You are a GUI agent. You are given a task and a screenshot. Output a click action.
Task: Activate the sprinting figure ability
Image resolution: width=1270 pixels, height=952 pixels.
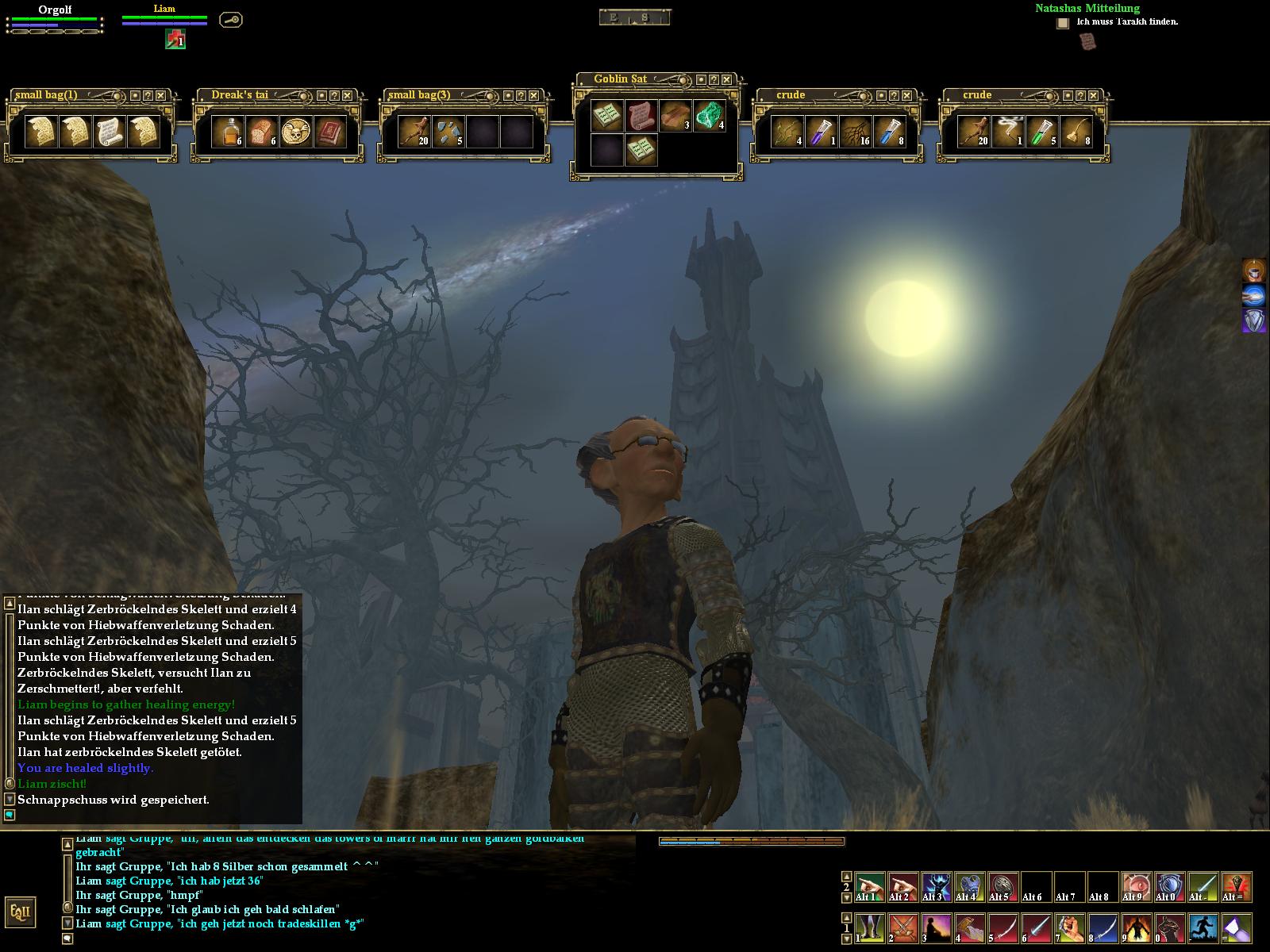(1203, 927)
